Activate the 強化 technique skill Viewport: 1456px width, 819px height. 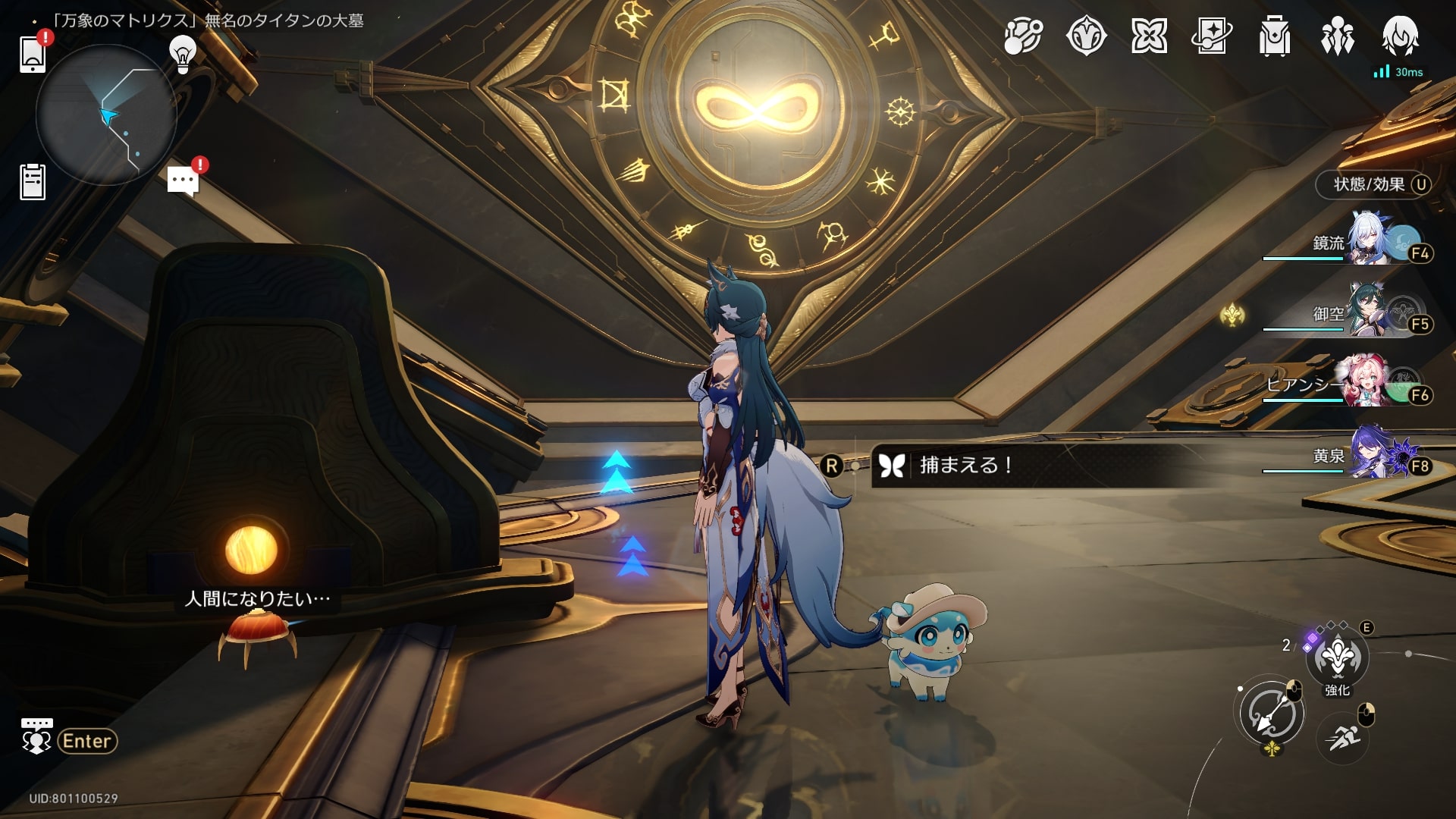coord(1337,657)
